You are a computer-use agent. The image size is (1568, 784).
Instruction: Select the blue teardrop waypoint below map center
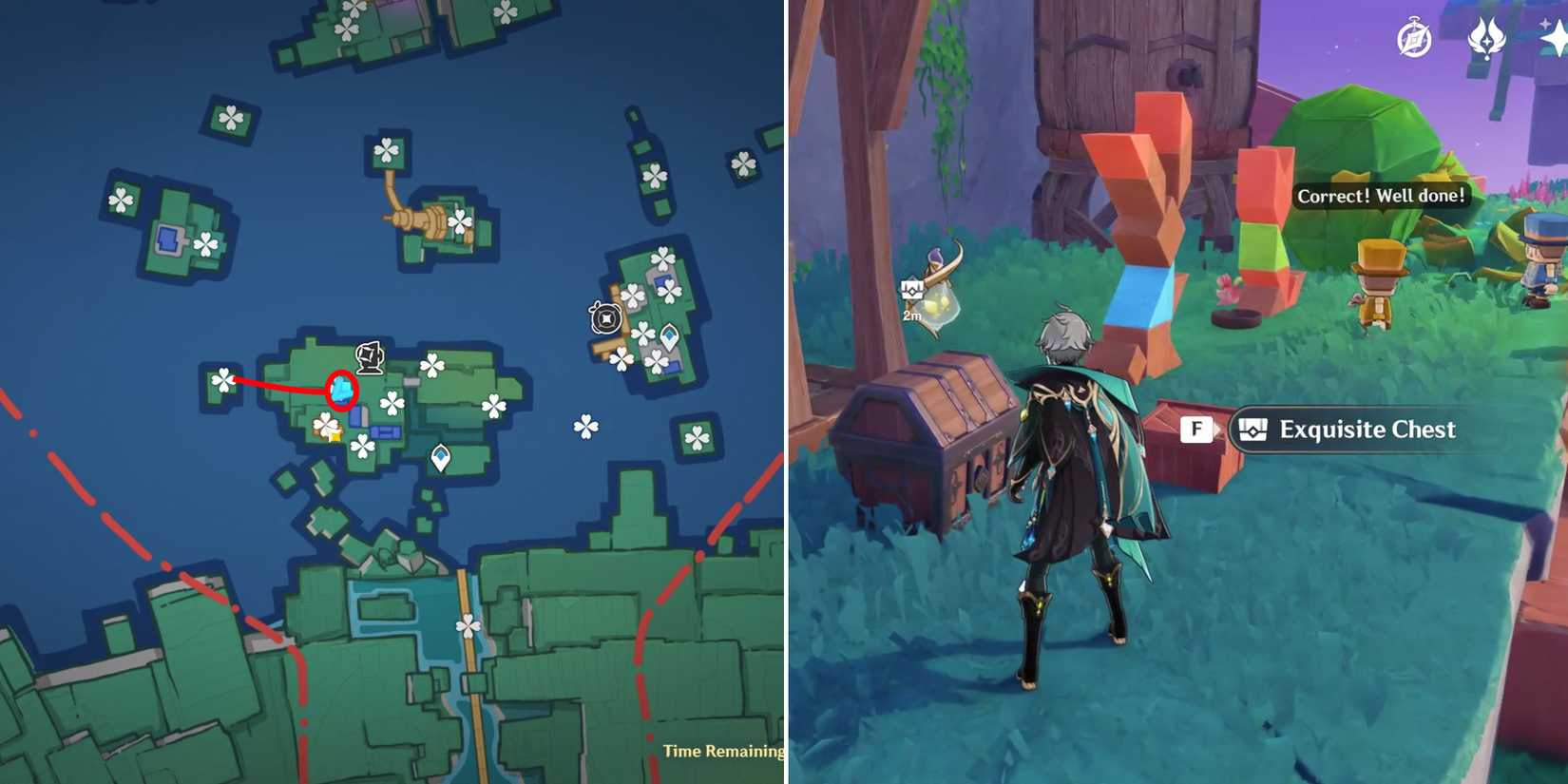click(440, 457)
